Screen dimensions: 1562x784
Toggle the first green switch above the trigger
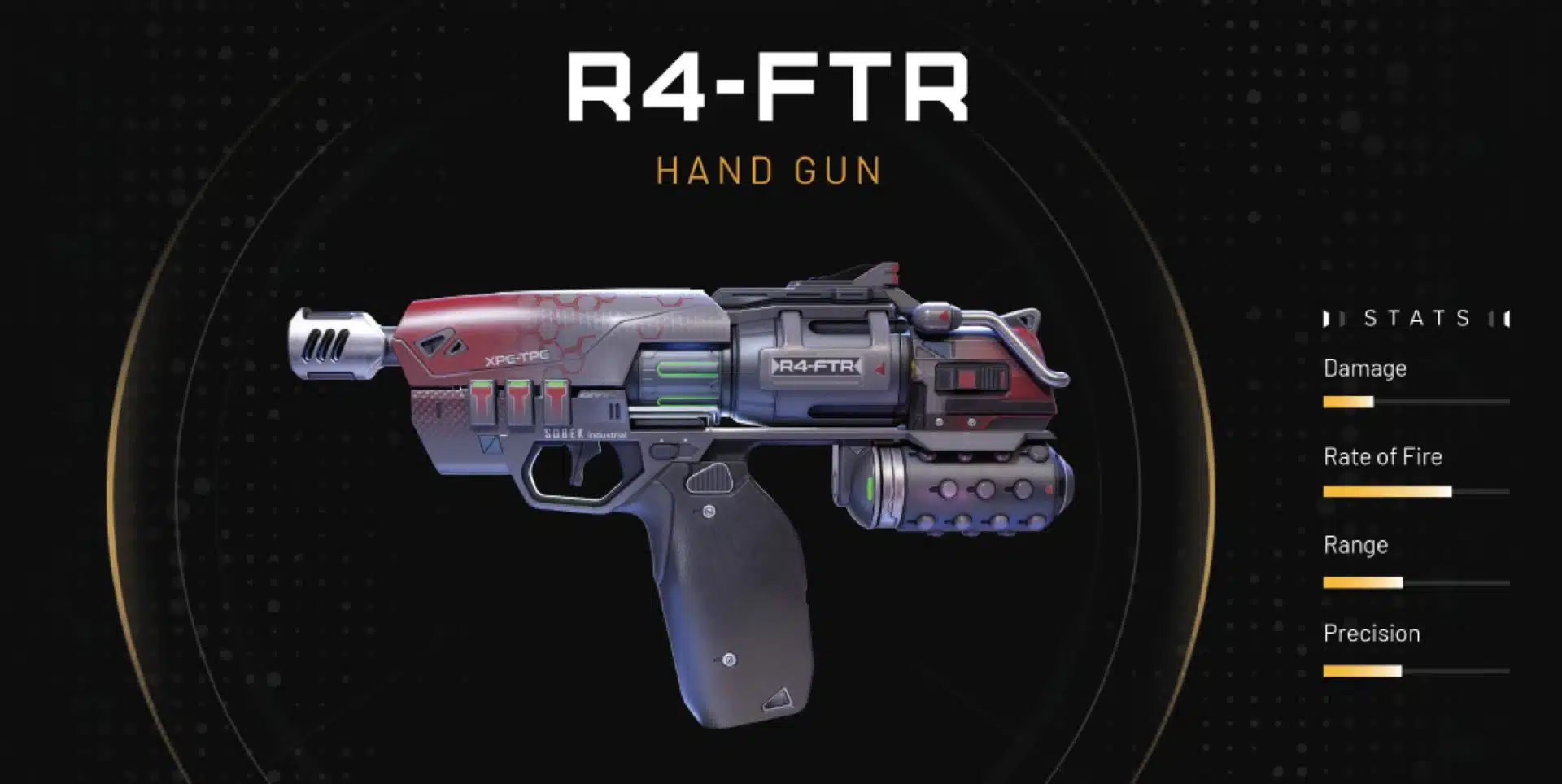point(482,401)
